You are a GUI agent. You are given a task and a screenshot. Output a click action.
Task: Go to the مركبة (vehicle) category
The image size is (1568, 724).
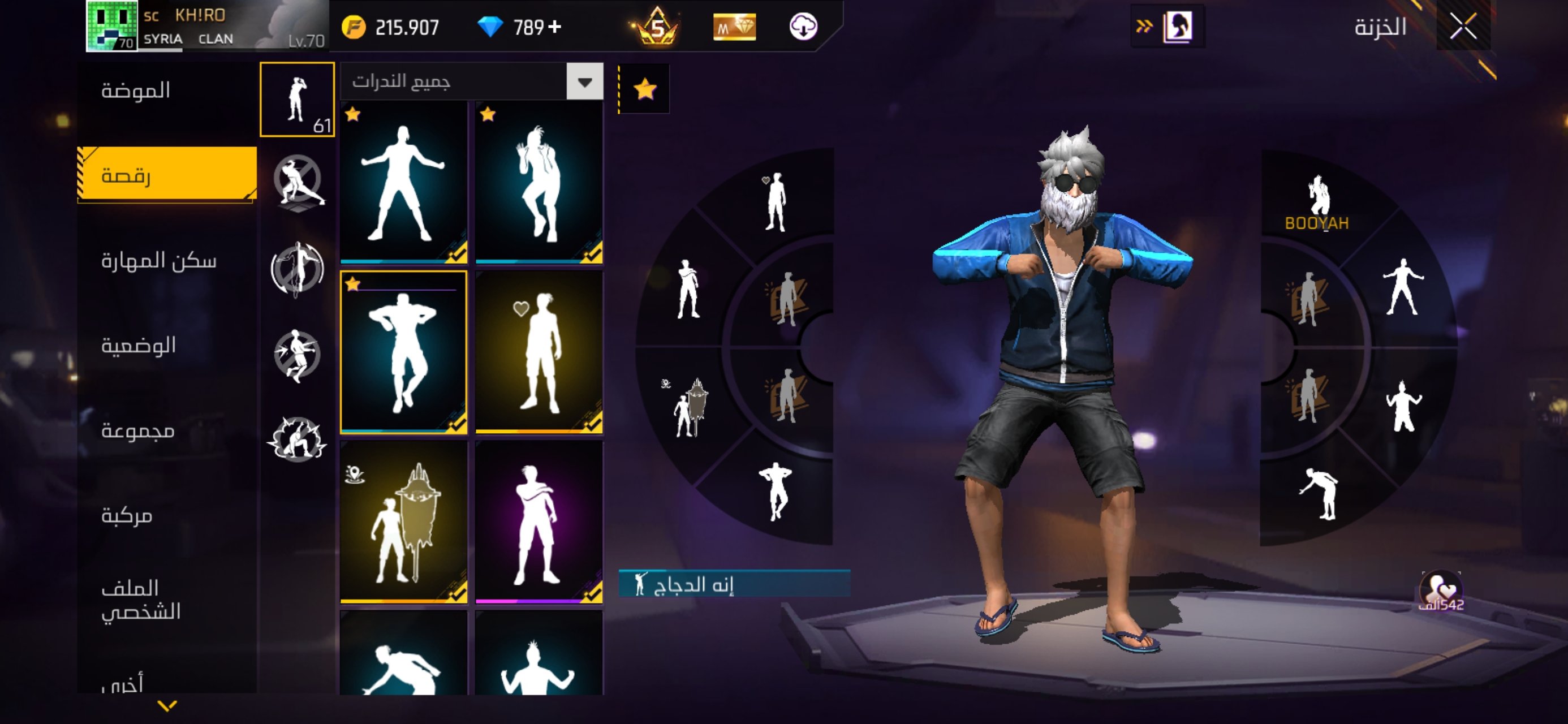[127, 516]
